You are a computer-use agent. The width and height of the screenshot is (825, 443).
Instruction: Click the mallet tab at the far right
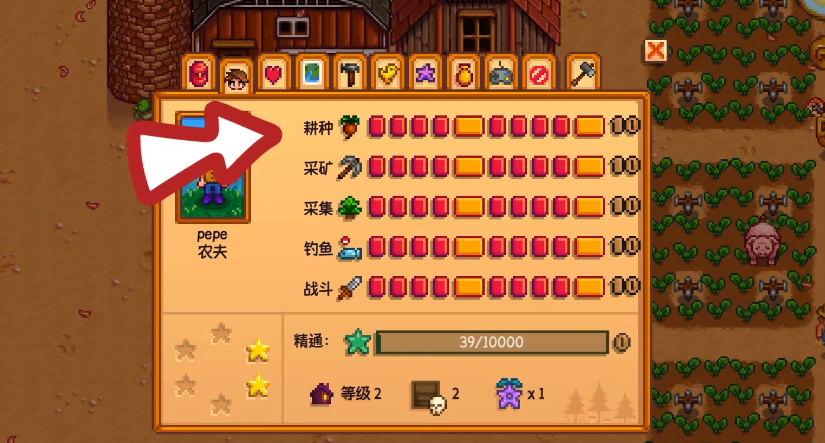(x=583, y=73)
